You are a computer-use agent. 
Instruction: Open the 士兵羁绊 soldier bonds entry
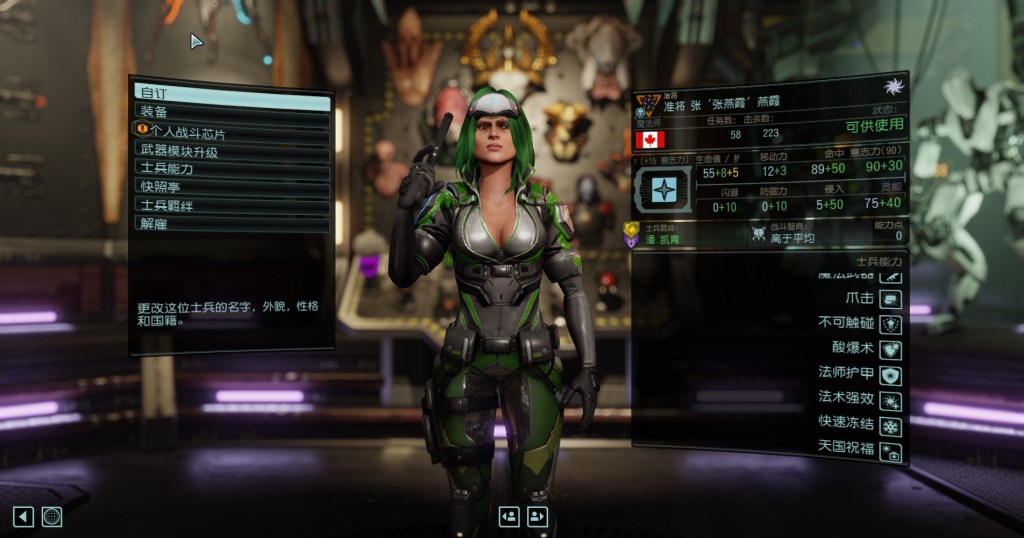(232, 205)
